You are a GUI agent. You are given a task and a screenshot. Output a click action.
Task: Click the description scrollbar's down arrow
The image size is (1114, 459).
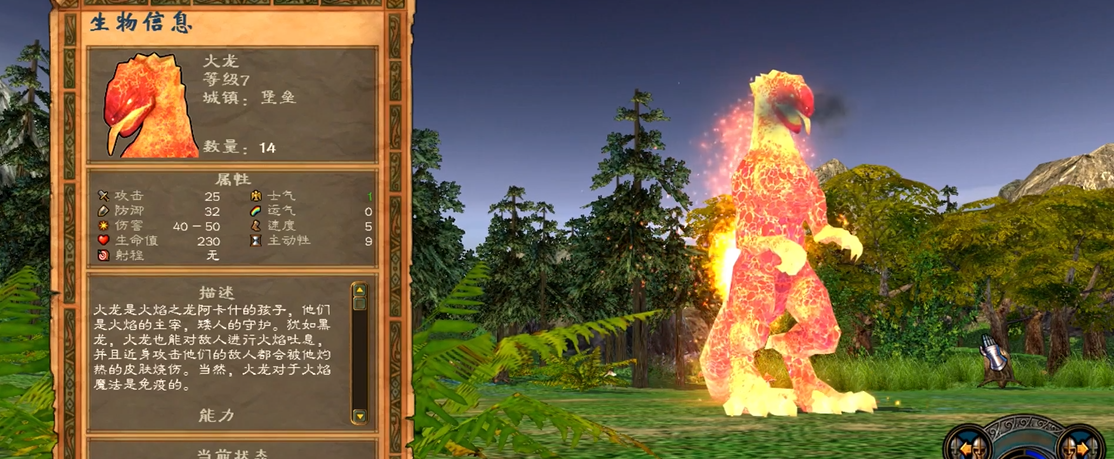(x=360, y=415)
